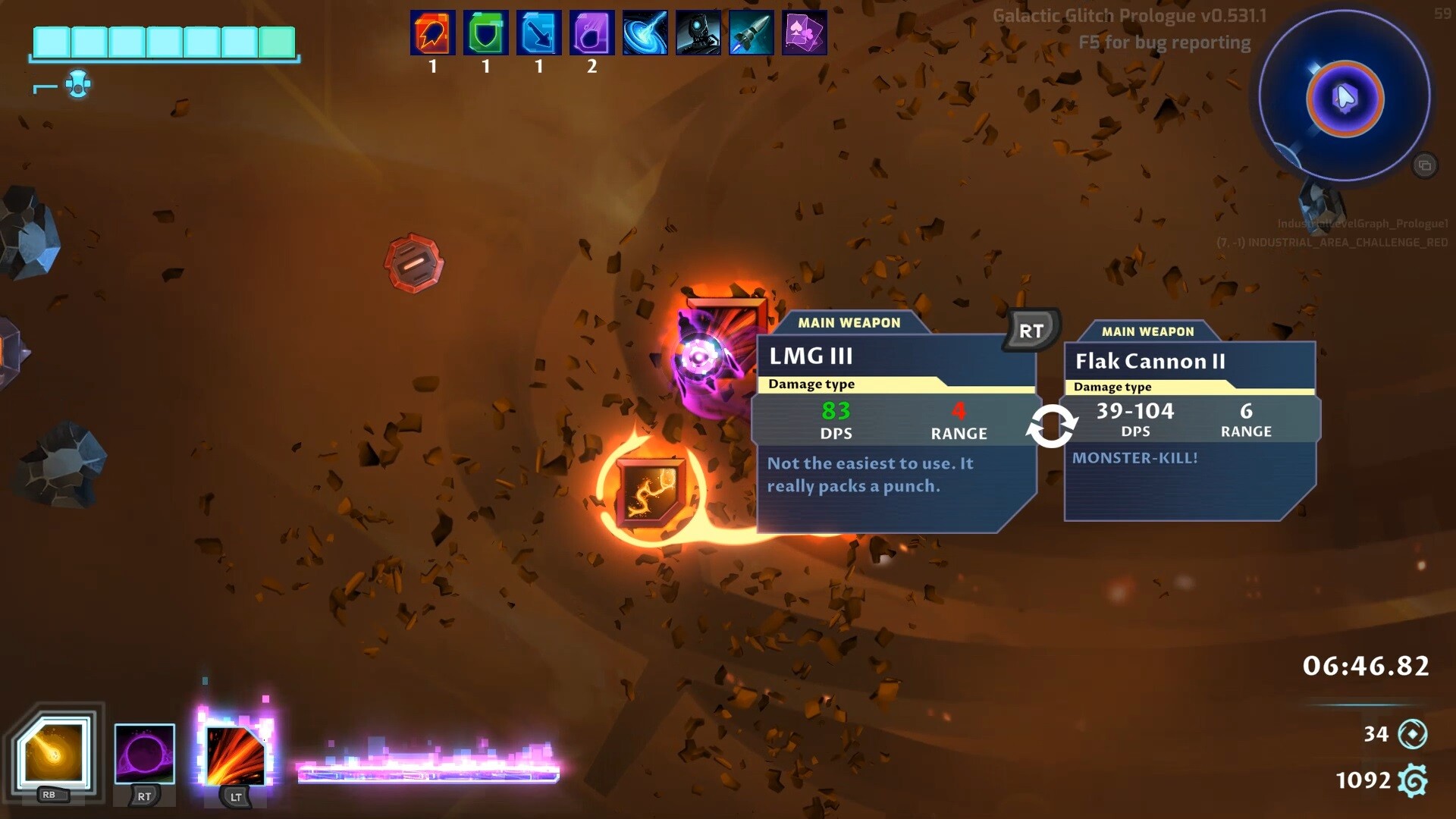
Task: Click the small expand button beside minimap
Action: tap(1425, 165)
